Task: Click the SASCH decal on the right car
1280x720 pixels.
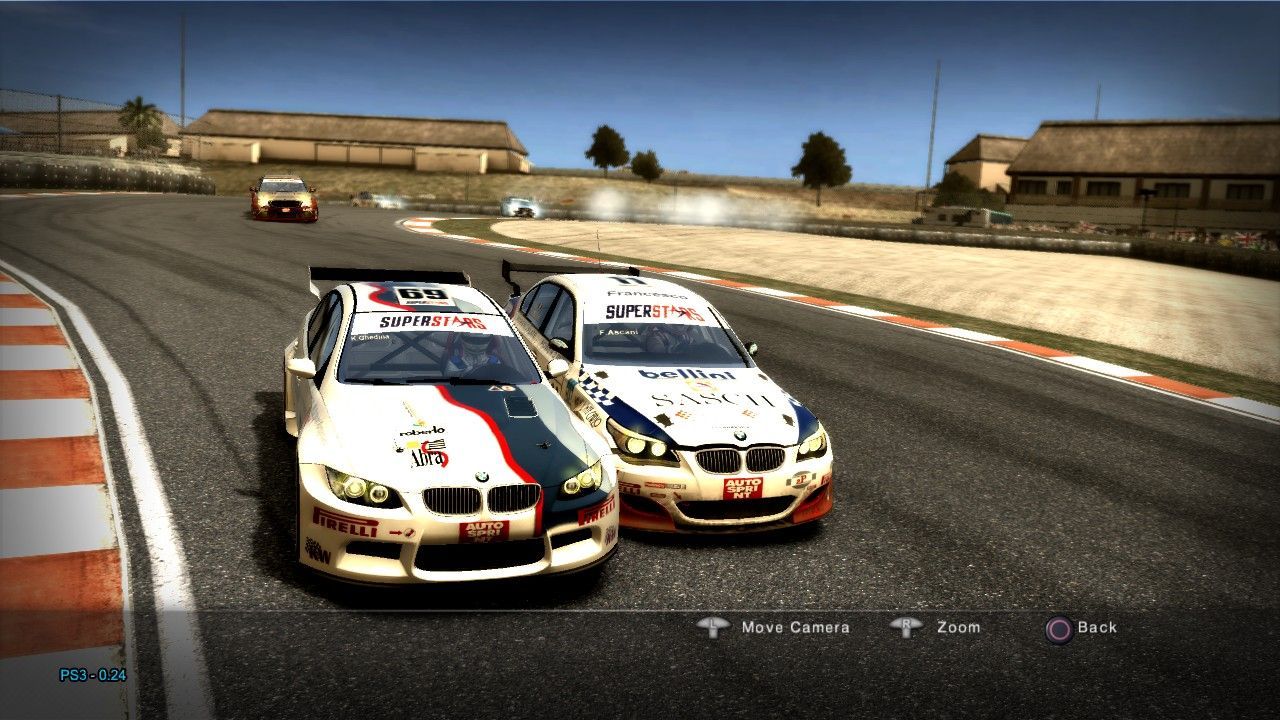Action: (x=710, y=398)
